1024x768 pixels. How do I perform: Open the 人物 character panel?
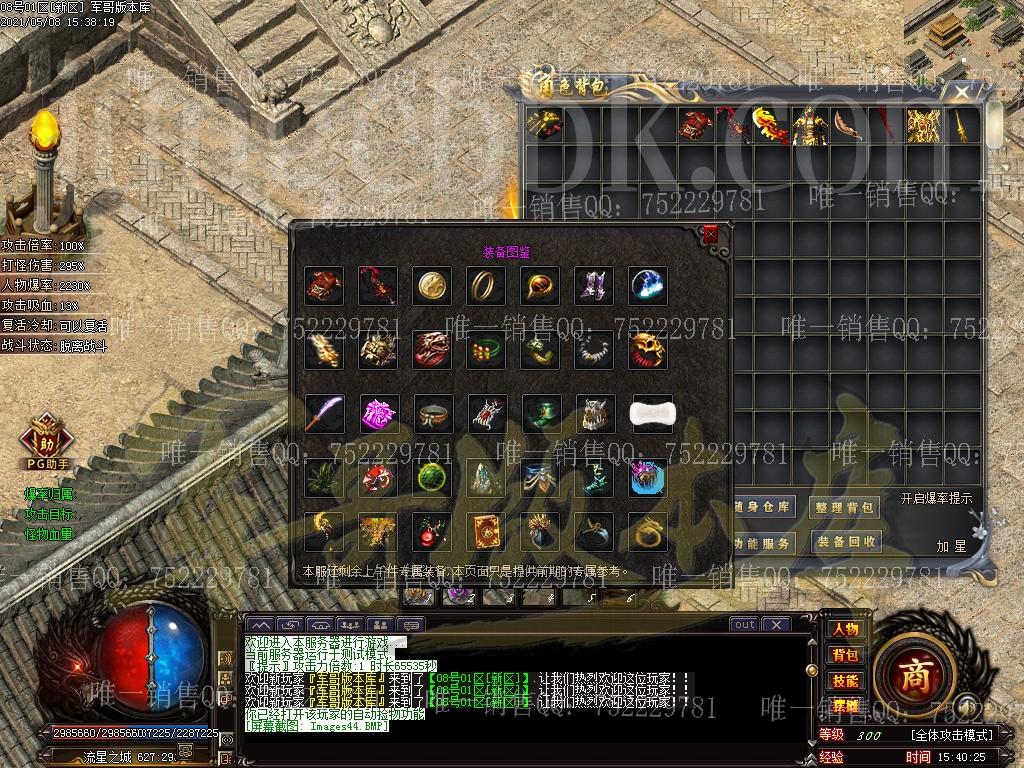pos(844,629)
